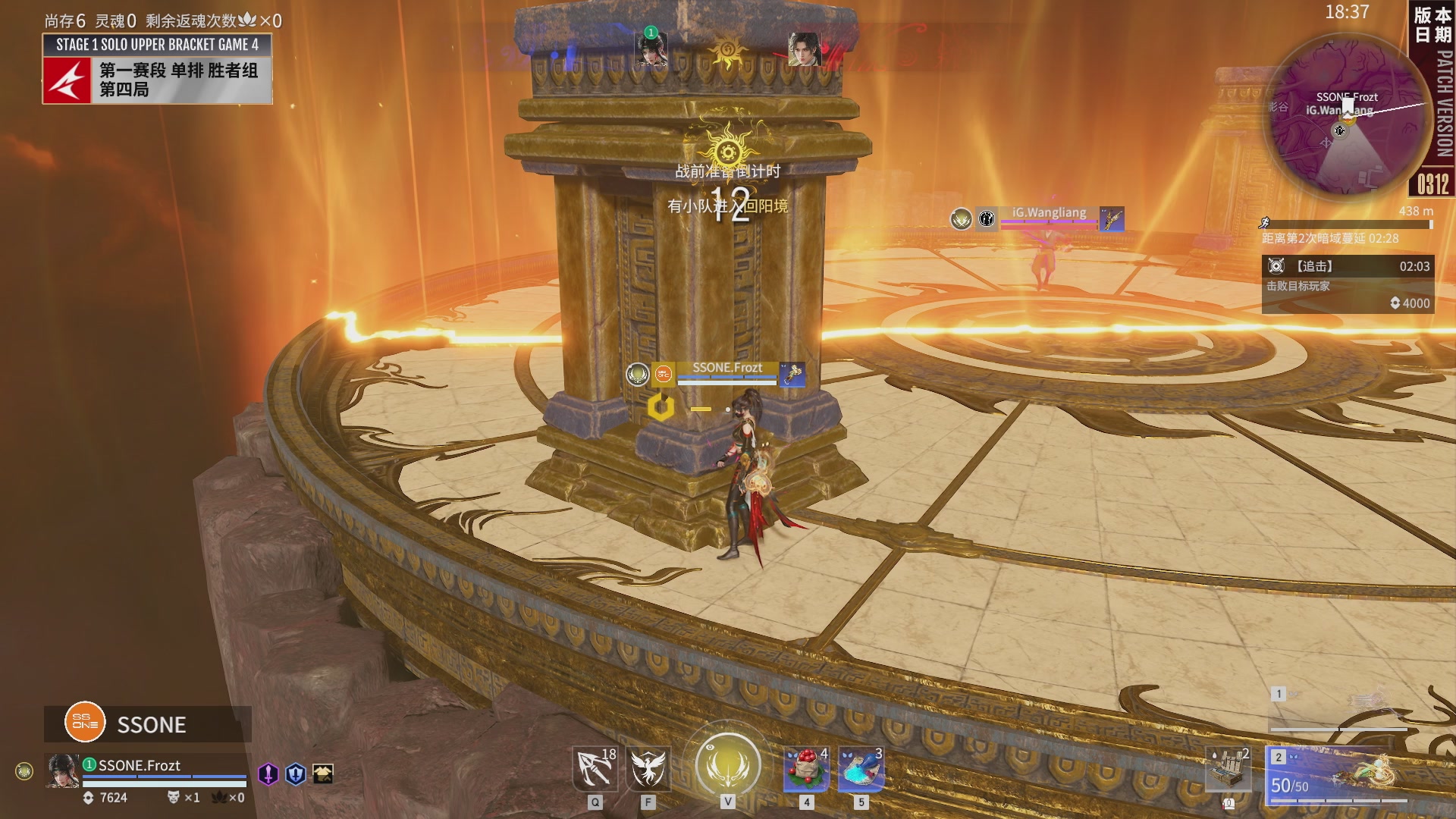This screenshot has height=819, width=1456.
Task: Select the male opponent portrait at top
Action: (x=804, y=49)
